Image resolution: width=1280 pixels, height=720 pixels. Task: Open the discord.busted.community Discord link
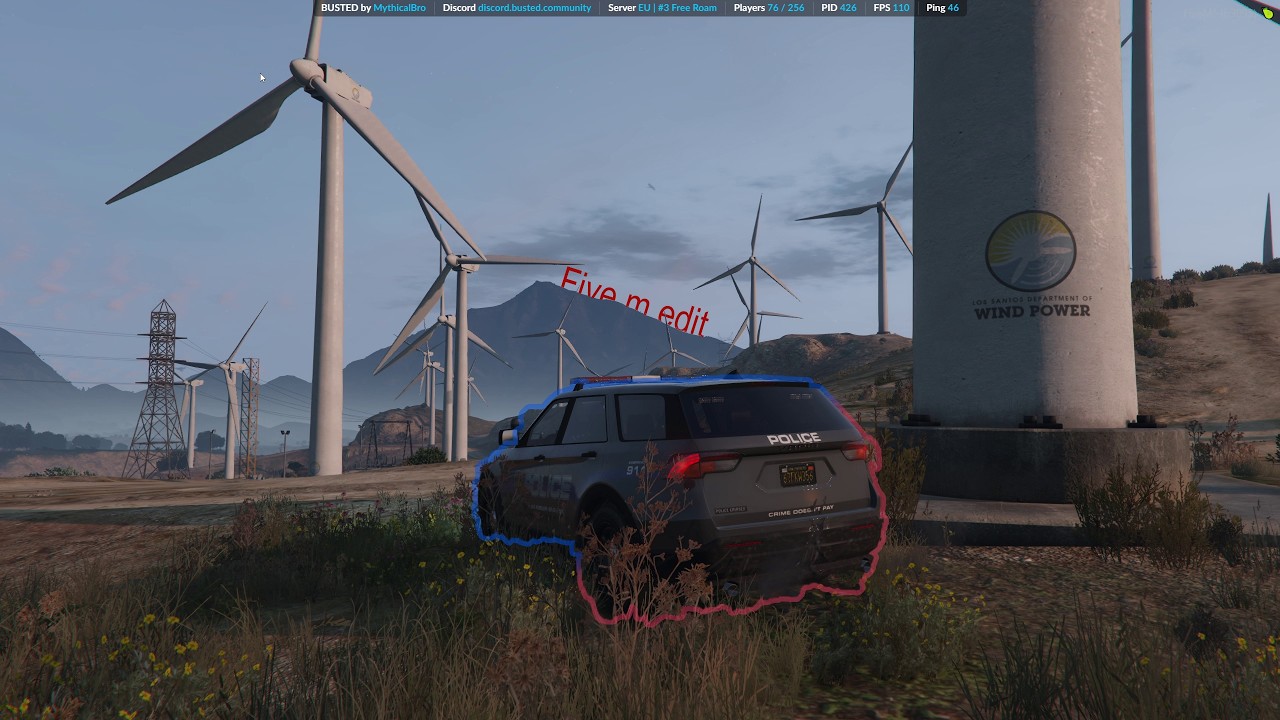click(534, 8)
